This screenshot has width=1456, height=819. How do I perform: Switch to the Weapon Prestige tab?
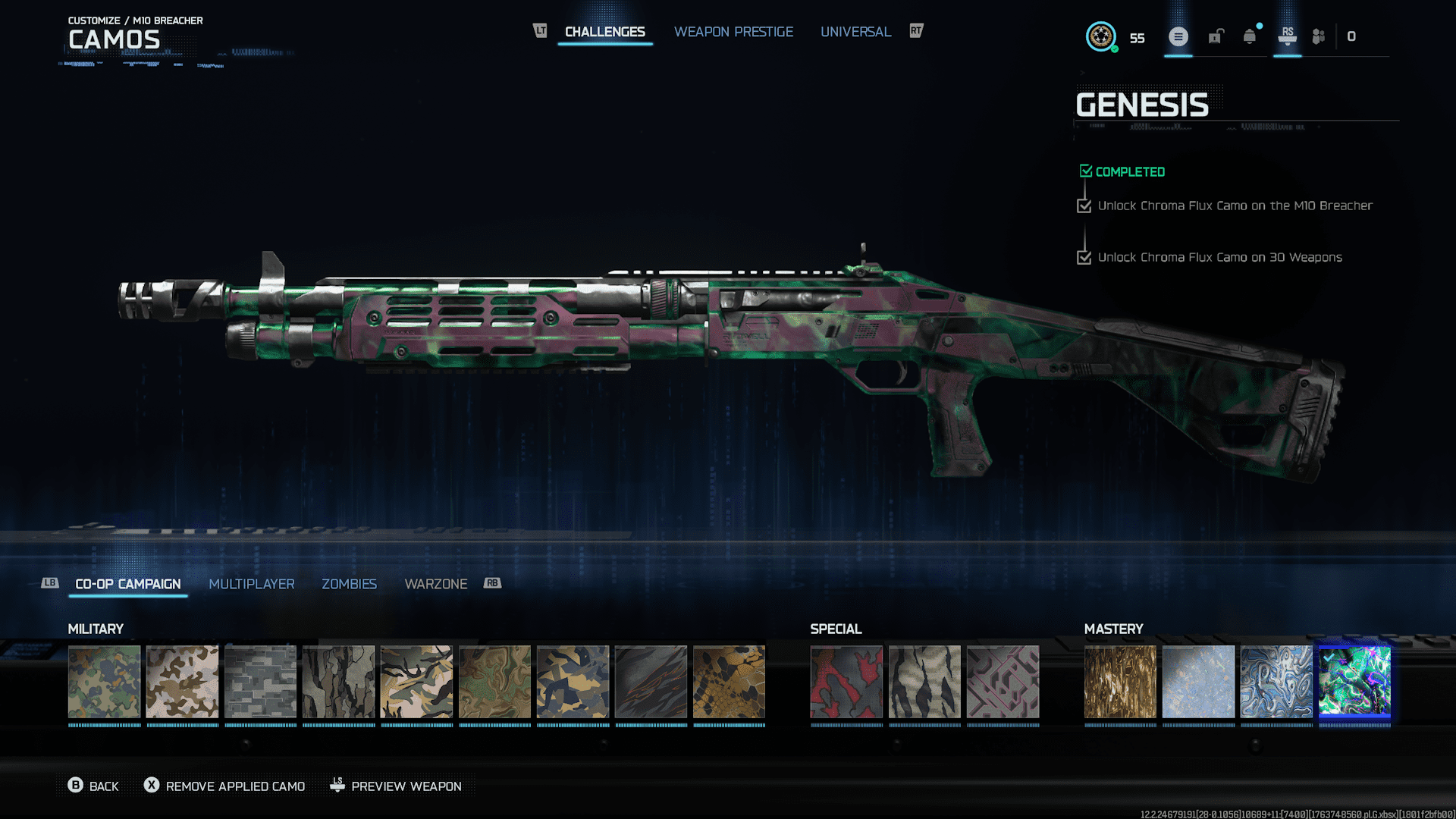pyautogui.click(x=733, y=32)
